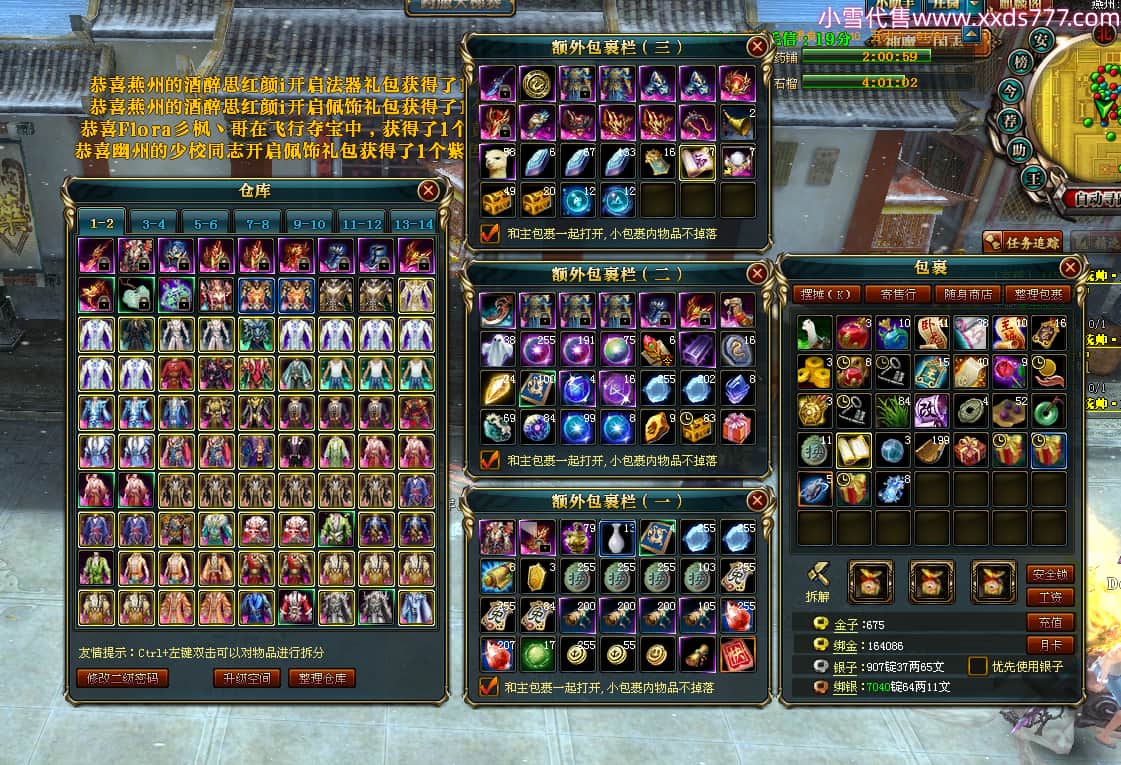Tidy the bag with 整理包裹
1121x765 pixels.
pyautogui.click(x=1040, y=294)
